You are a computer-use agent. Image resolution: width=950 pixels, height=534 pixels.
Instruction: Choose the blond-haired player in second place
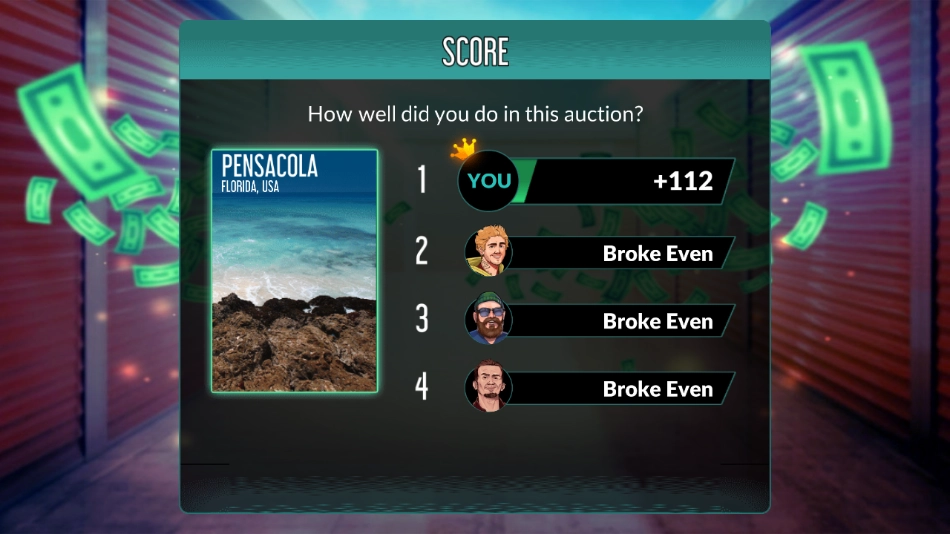[x=489, y=252]
